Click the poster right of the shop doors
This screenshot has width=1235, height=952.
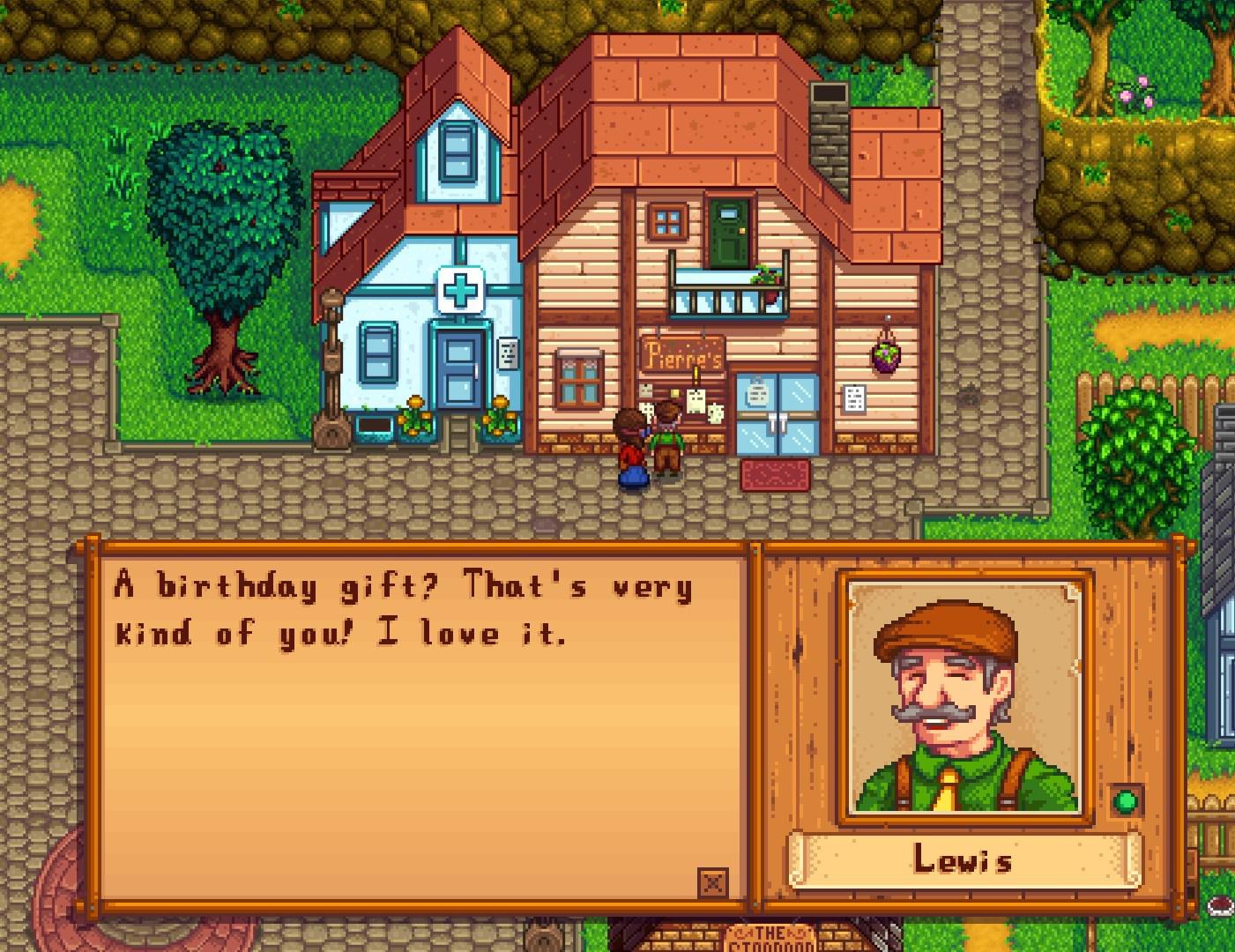tap(854, 398)
